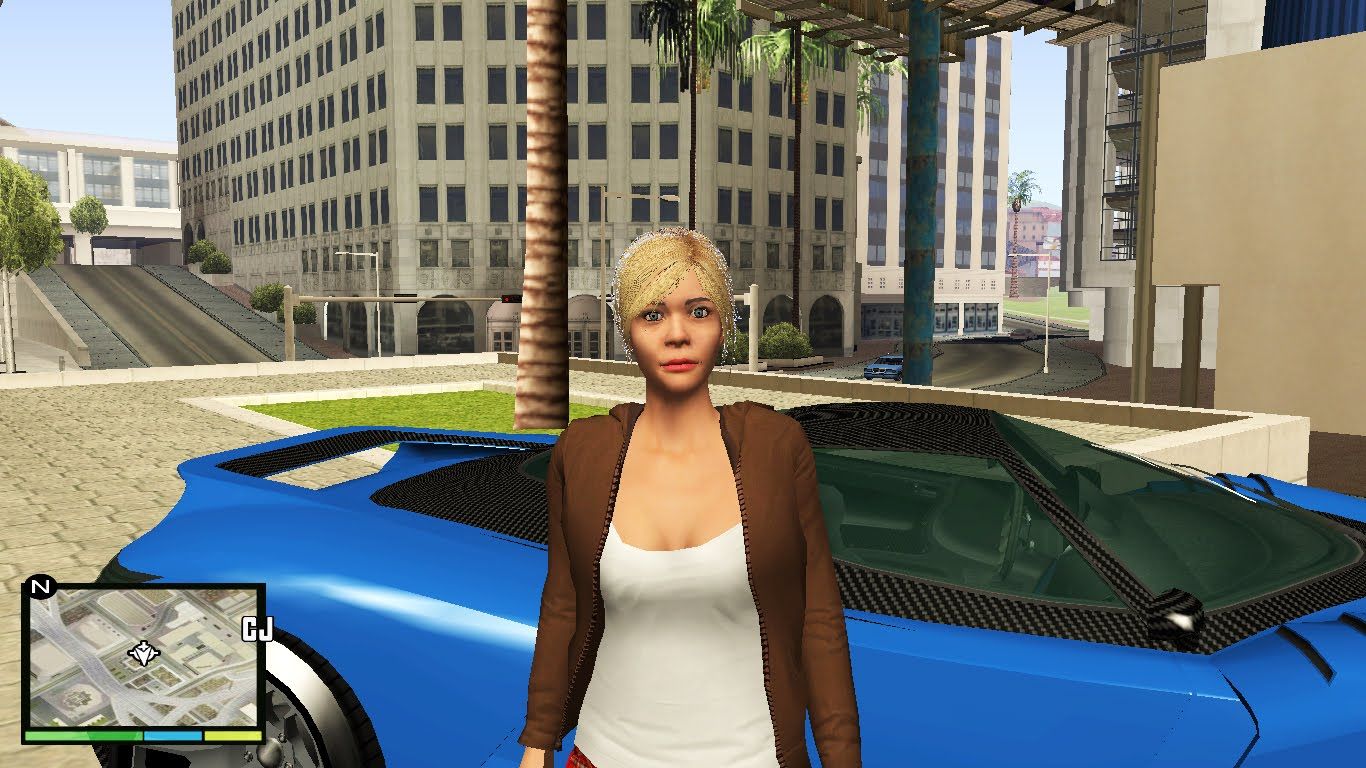Click the north compass N icon

coord(40,586)
